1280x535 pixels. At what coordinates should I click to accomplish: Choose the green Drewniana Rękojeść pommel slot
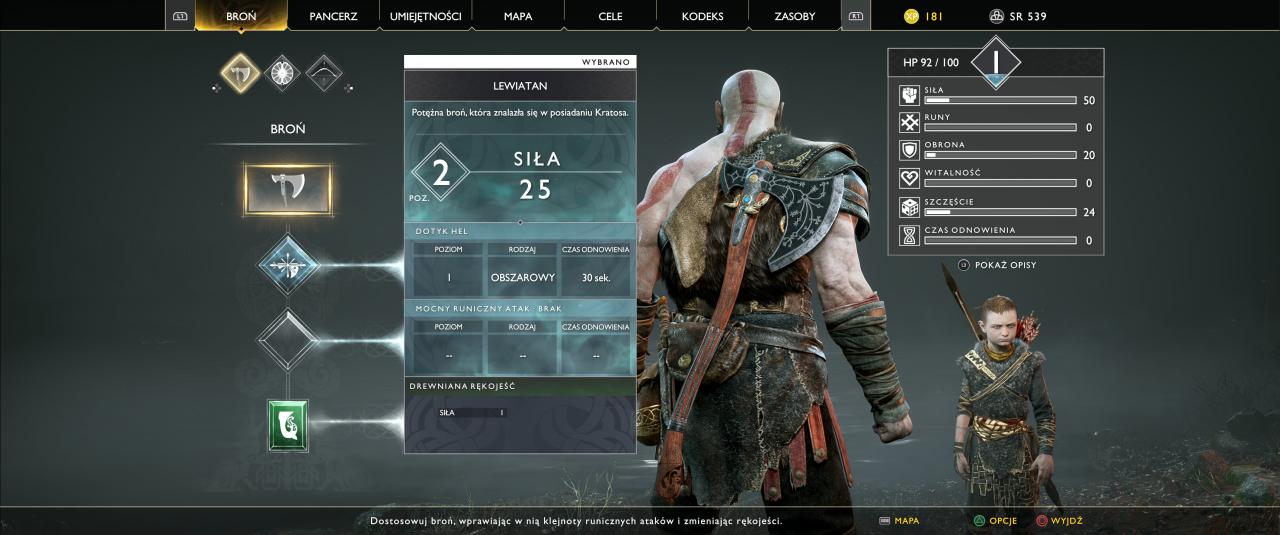click(288, 425)
